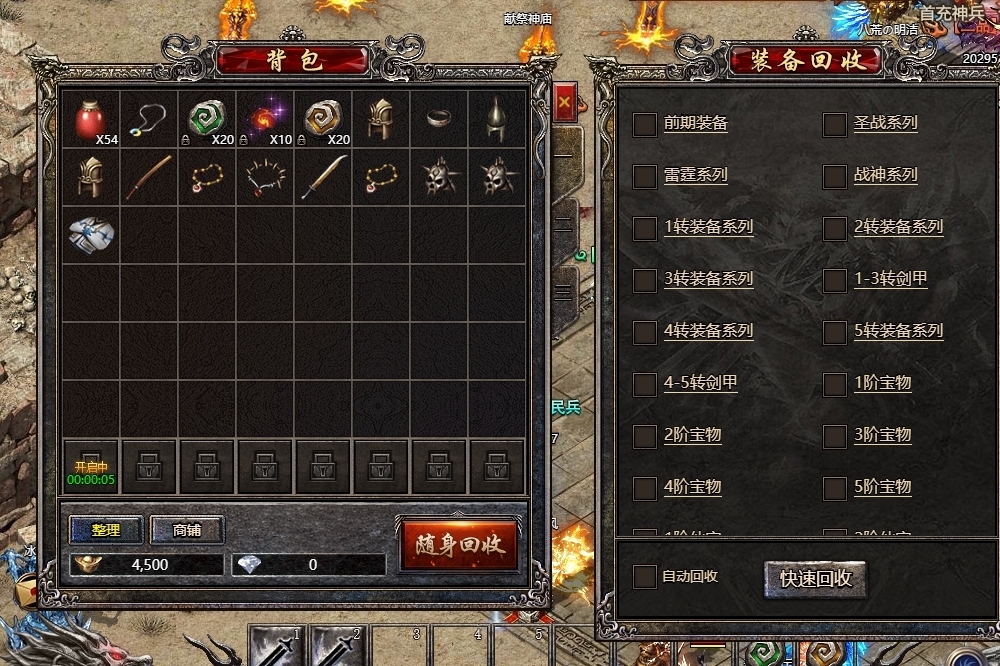Open the 商铺 shop
This screenshot has width=1000, height=666.
(x=187, y=530)
